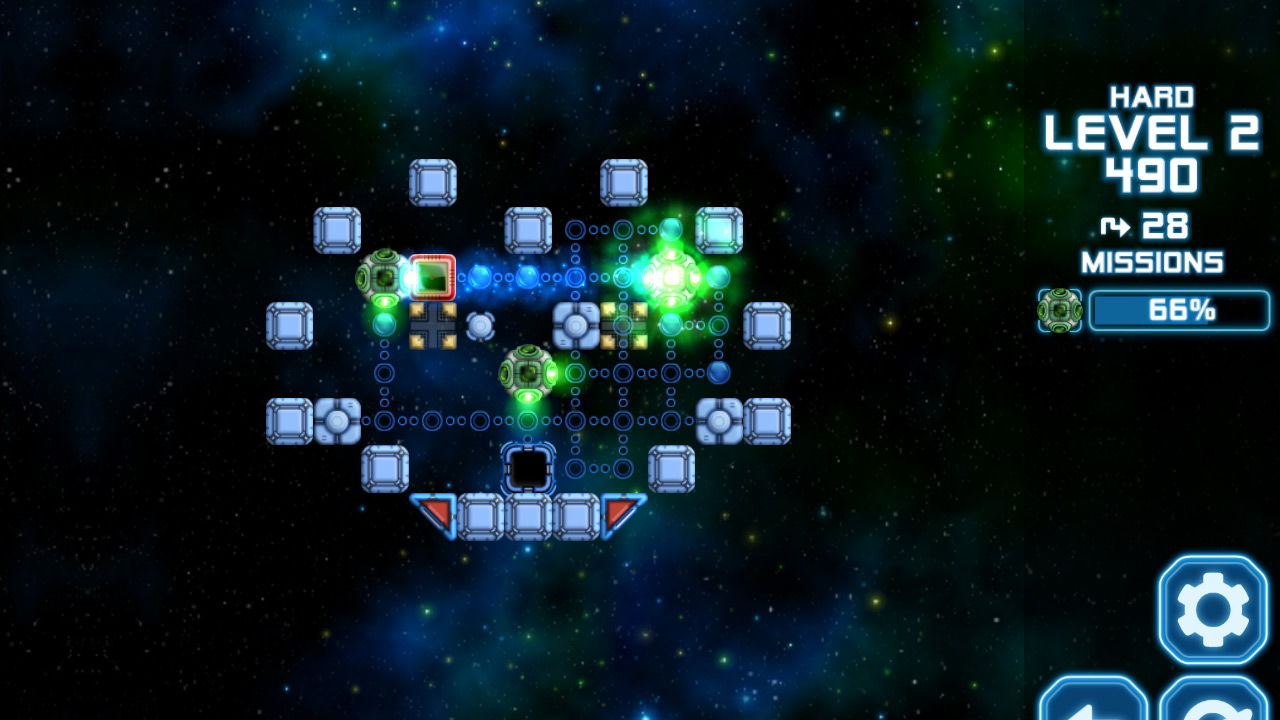
Task: Click the 66% progress bar
Action: (1180, 310)
